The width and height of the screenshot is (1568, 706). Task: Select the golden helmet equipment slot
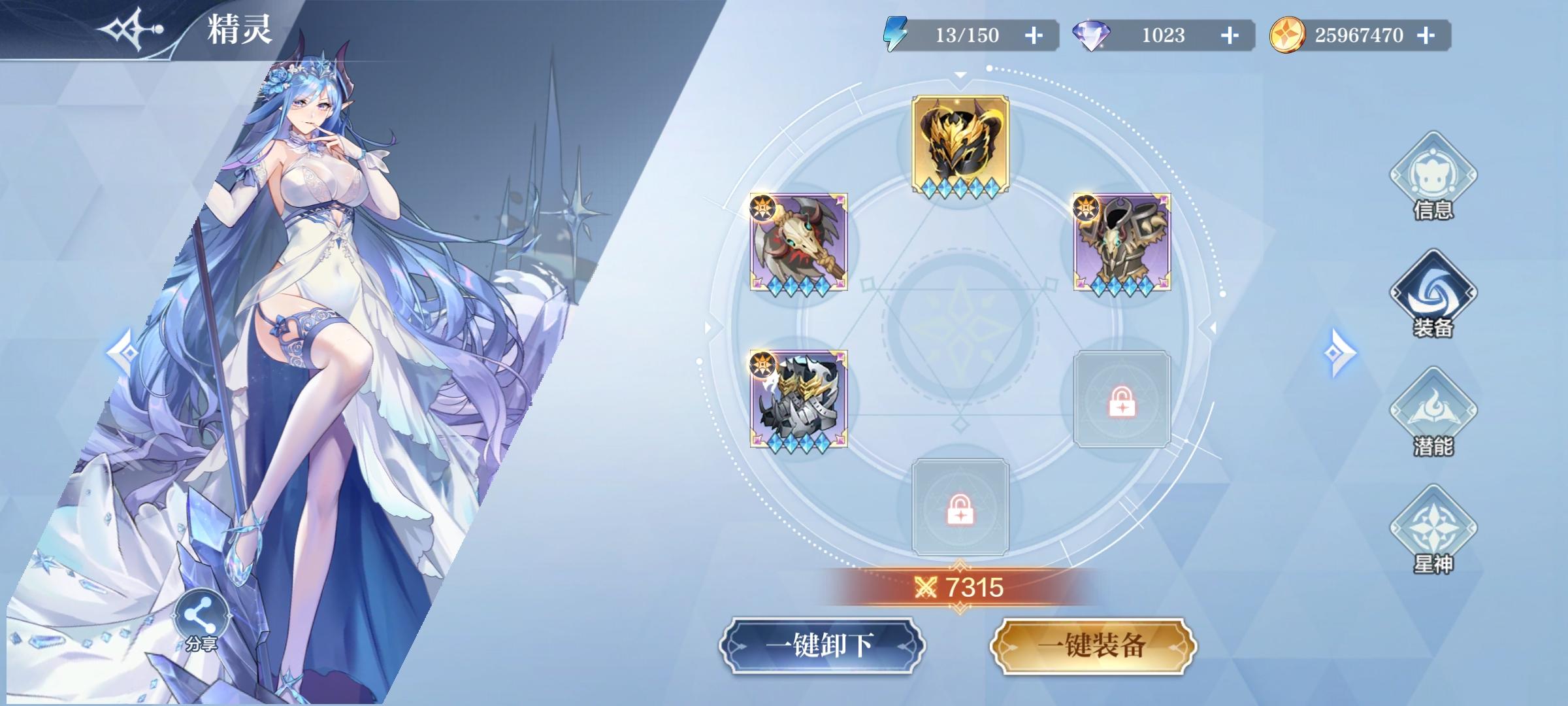pyautogui.click(x=959, y=143)
